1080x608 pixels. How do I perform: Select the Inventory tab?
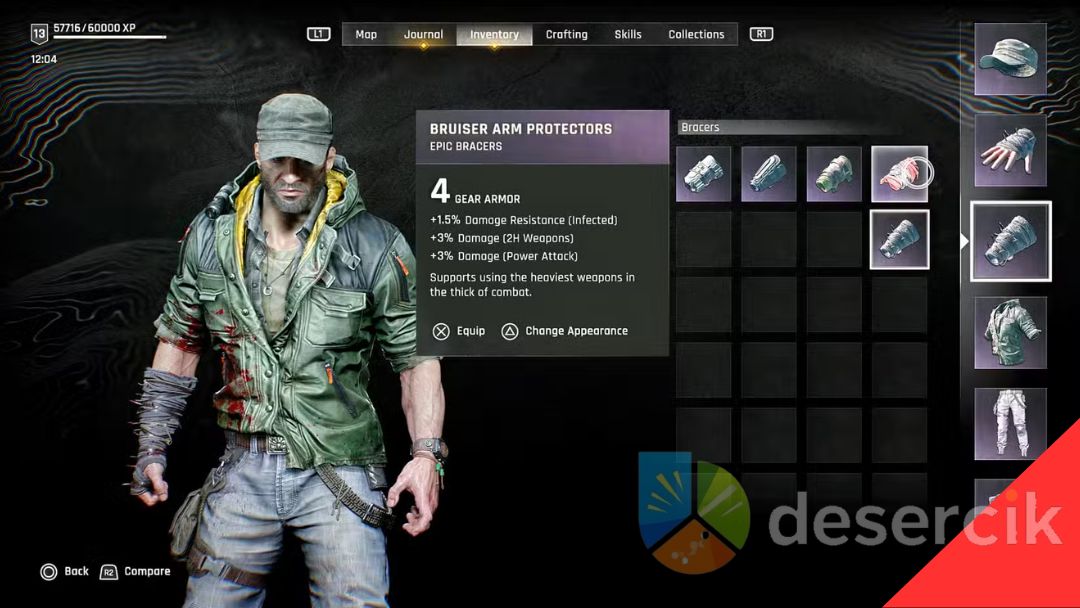(494, 35)
